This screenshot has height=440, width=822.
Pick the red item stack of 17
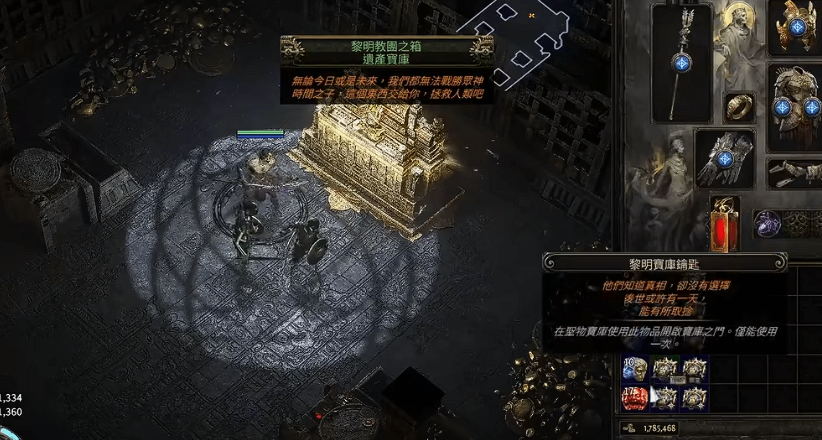pyautogui.click(x=635, y=398)
